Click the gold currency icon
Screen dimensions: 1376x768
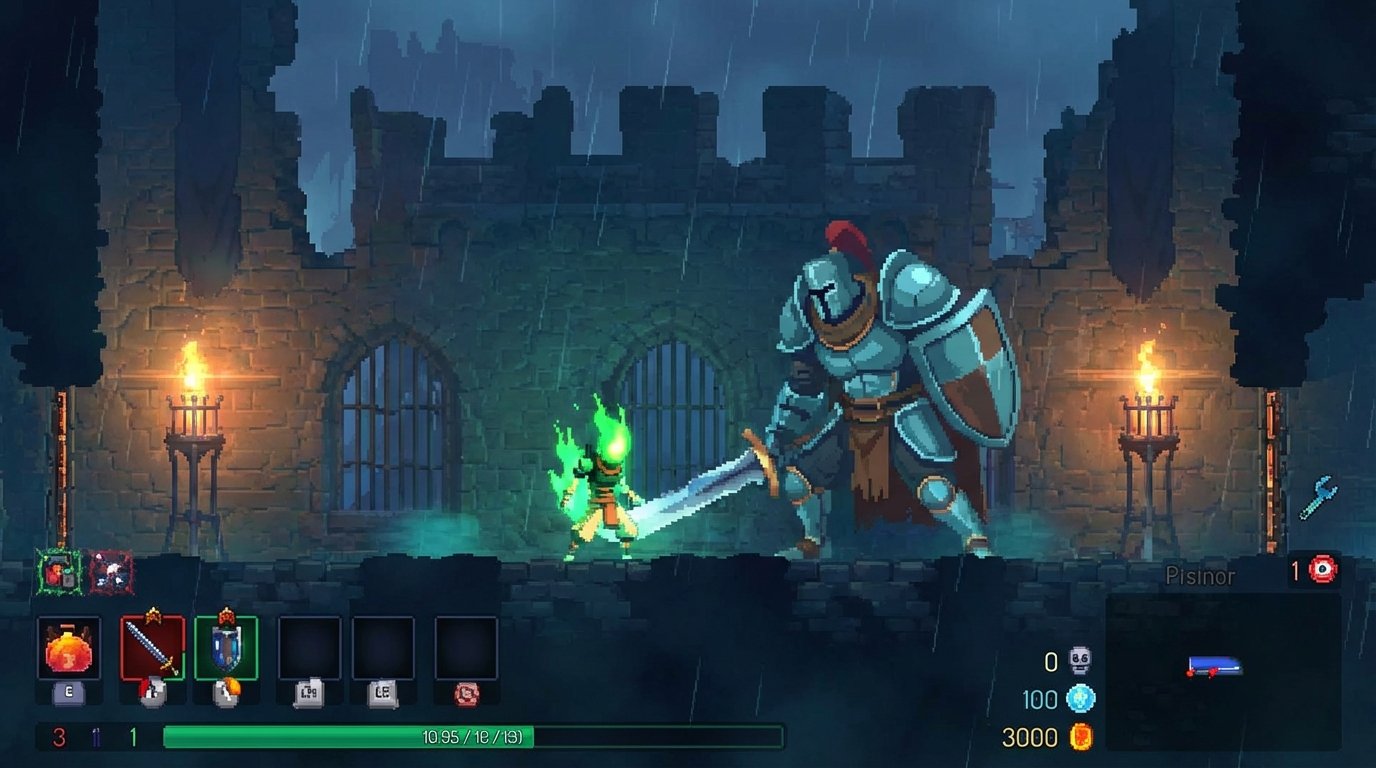pos(1080,737)
